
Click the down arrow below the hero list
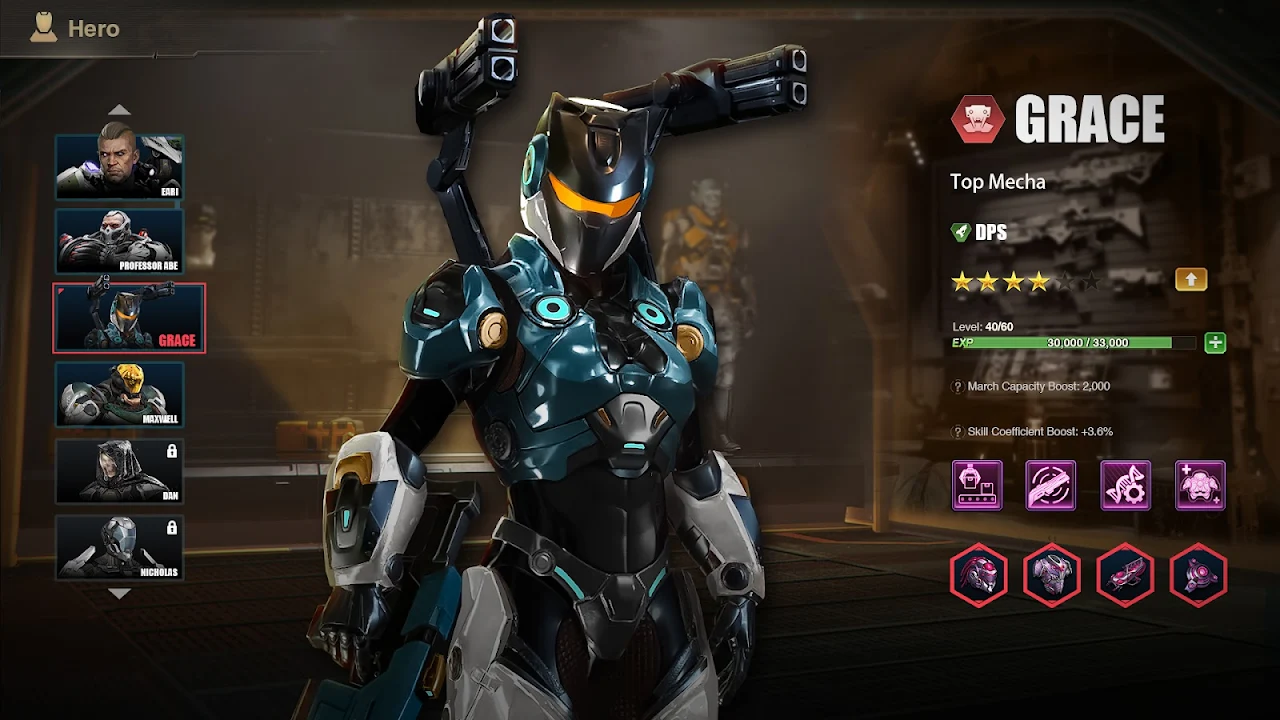pos(119,593)
